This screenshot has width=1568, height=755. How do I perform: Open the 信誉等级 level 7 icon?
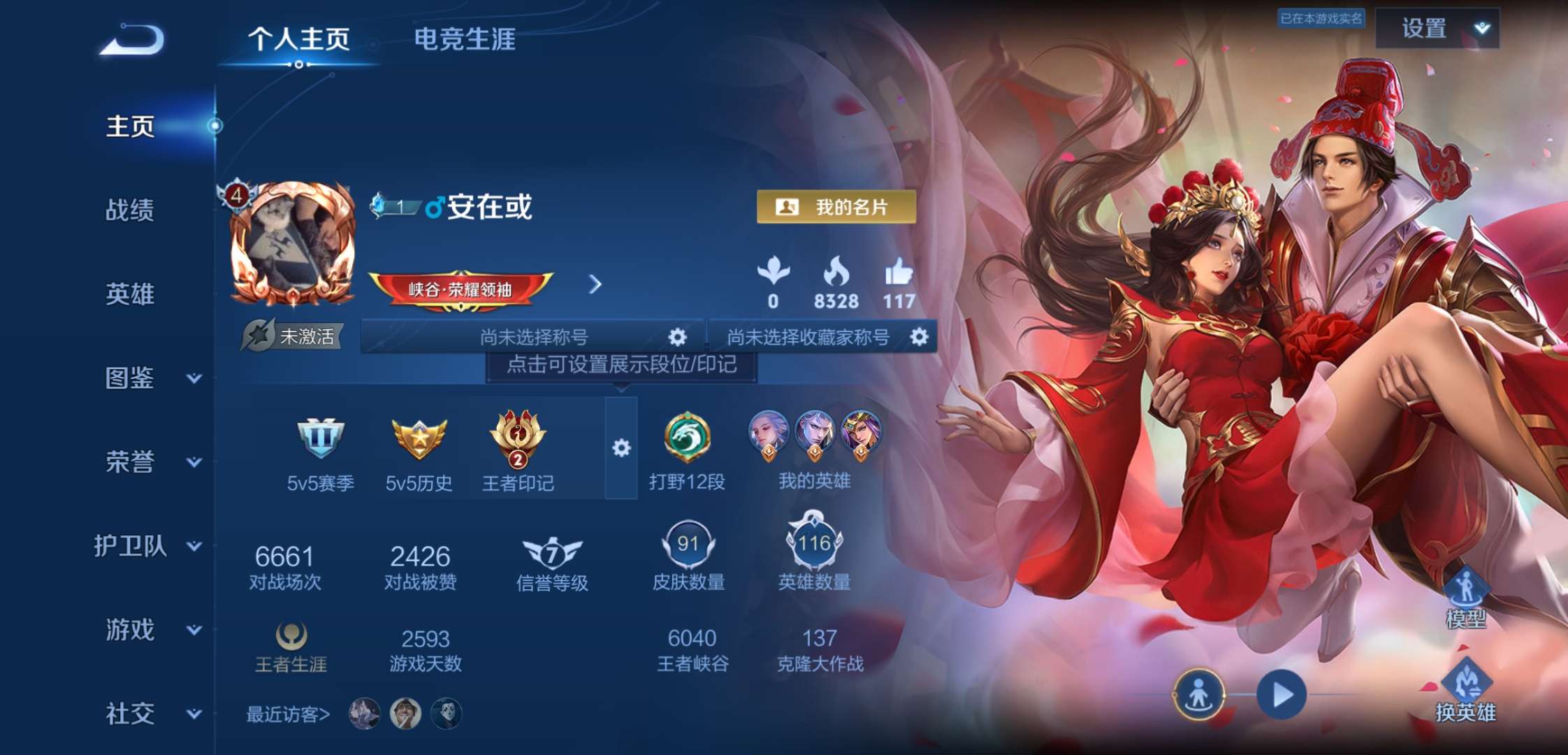551,552
